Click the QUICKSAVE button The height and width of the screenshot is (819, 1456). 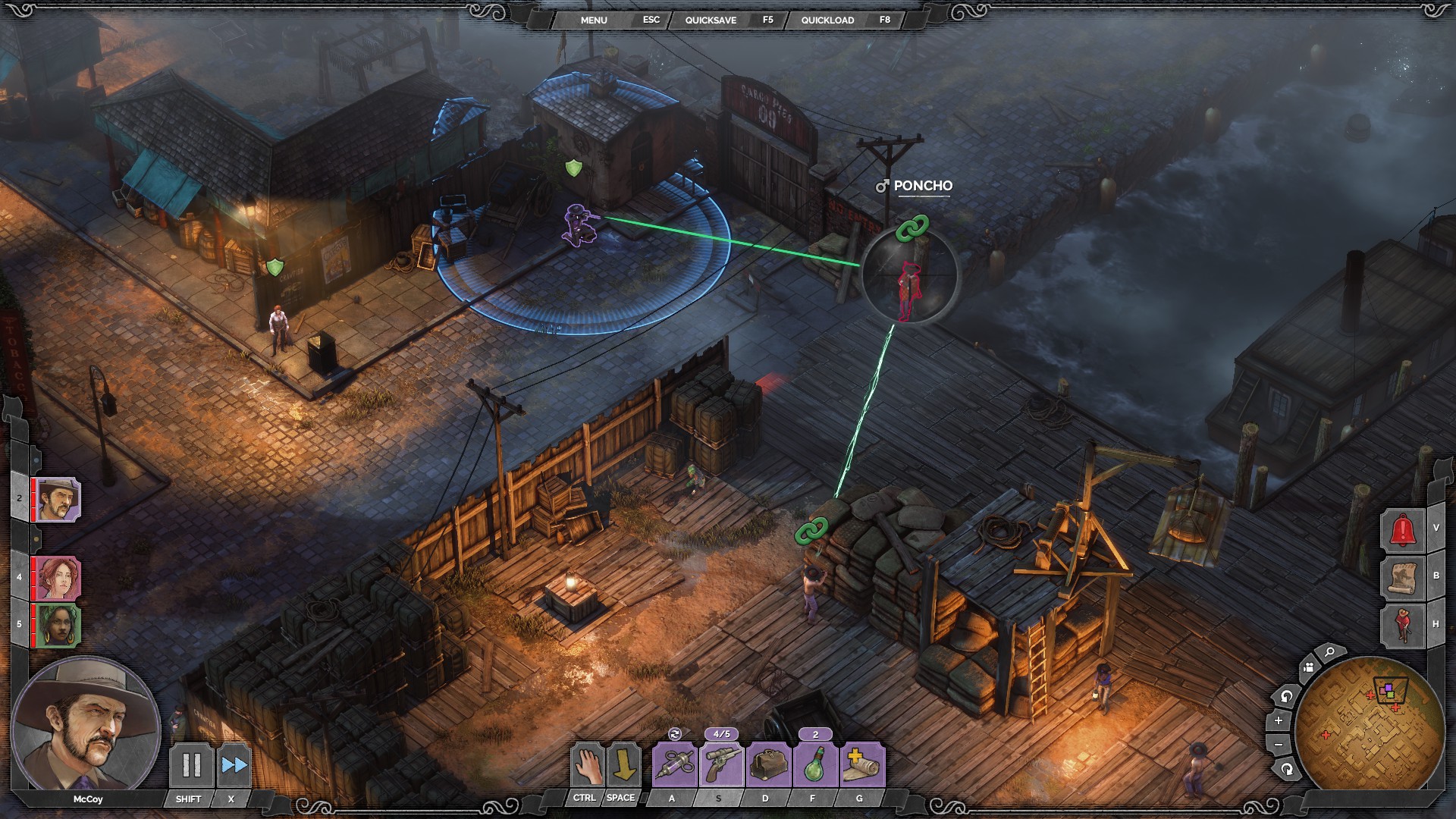coord(711,20)
